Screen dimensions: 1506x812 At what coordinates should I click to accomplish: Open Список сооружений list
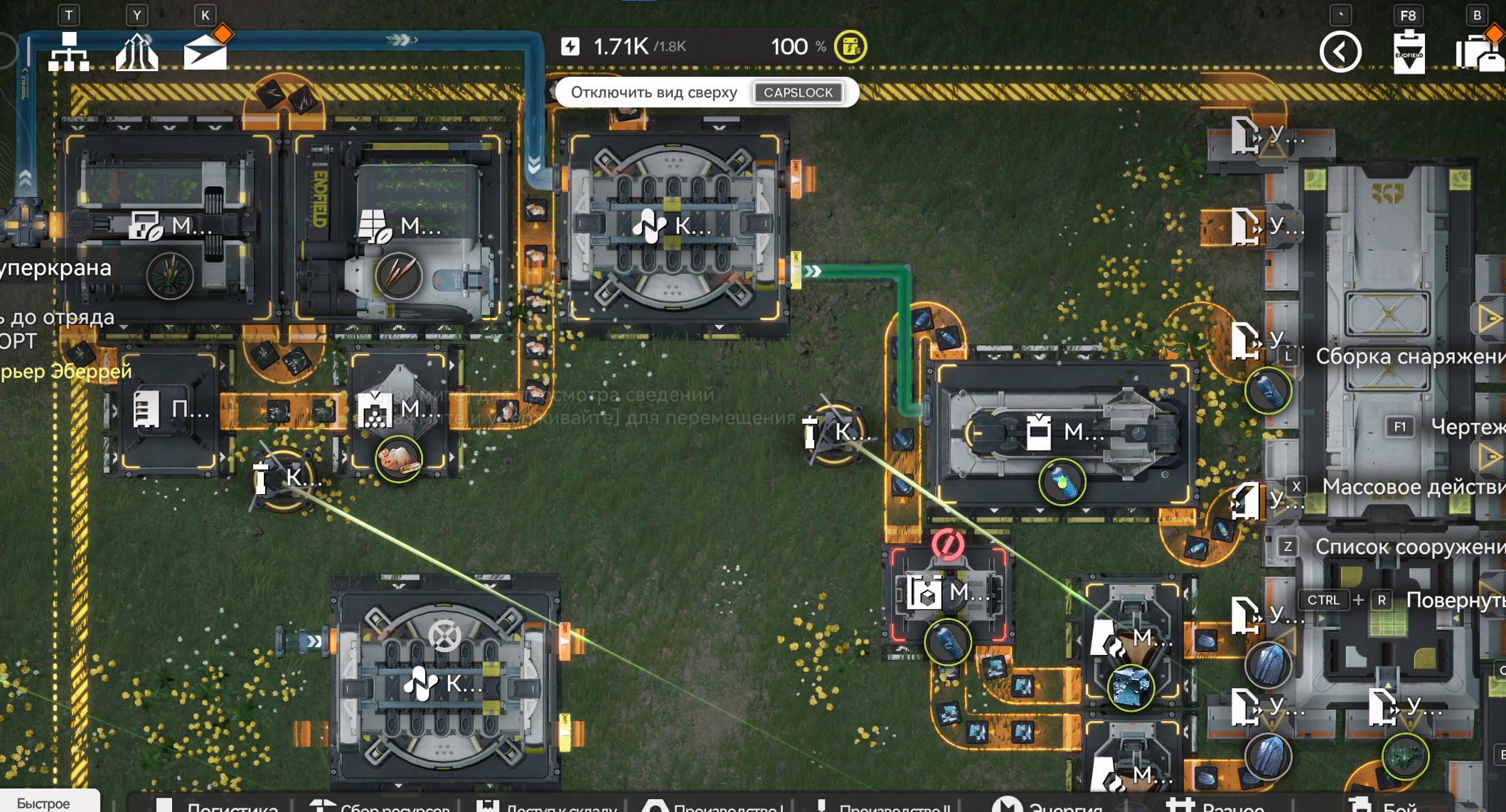(x=1408, y=547)
